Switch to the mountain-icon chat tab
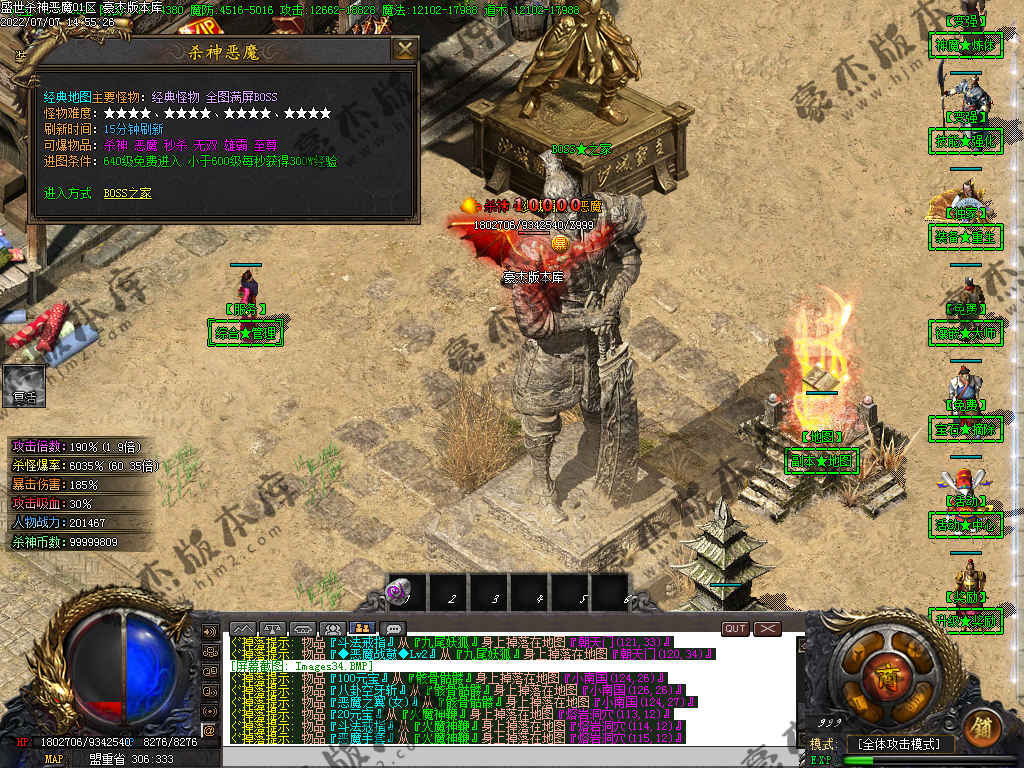Screen dimensions: 1024x768 [244, 629]
